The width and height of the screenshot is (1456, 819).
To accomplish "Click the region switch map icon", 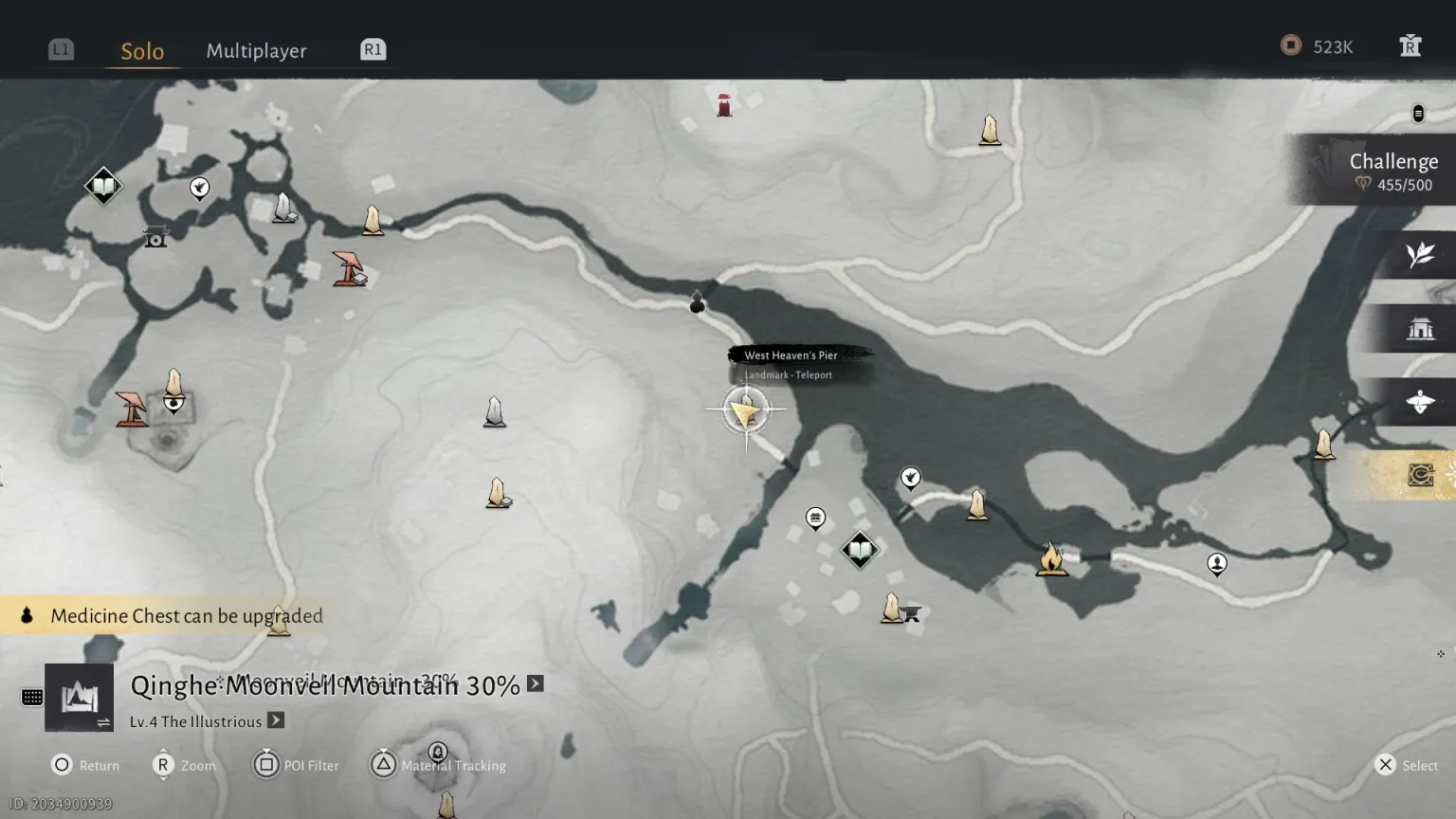I will tap(80, 699).
